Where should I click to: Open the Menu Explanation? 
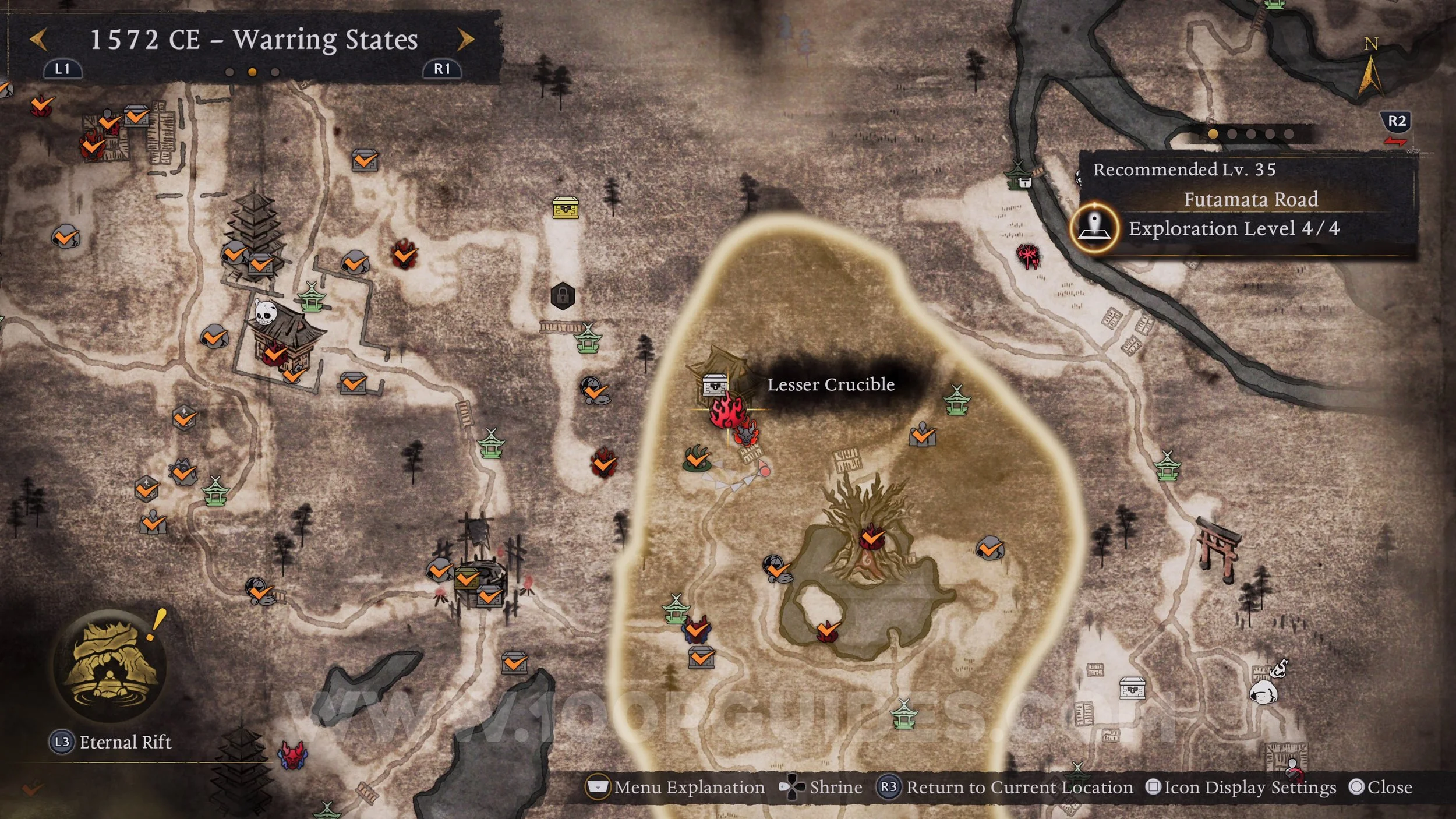[676, 788]
